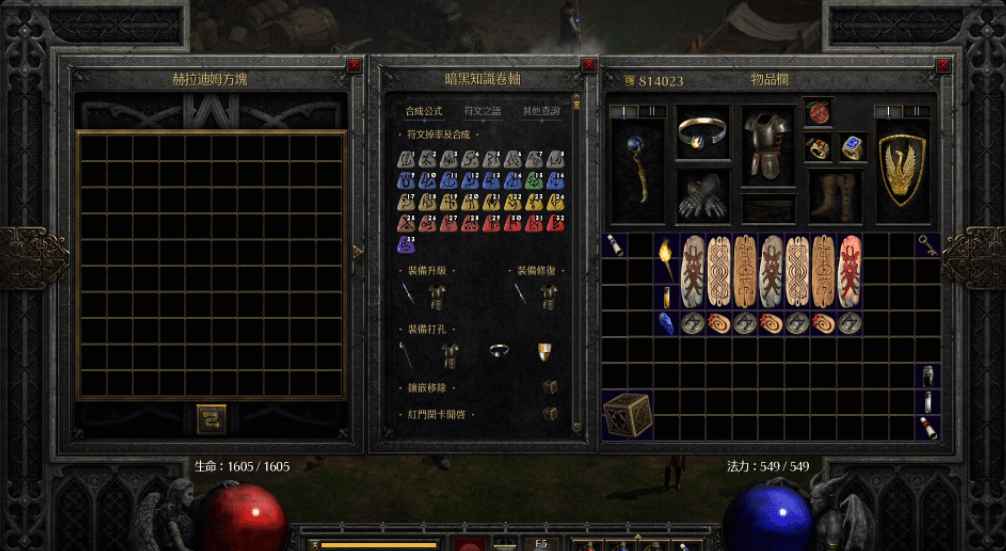Click the cube transmute button
The image size is (1006, 551).
point(211,417)
